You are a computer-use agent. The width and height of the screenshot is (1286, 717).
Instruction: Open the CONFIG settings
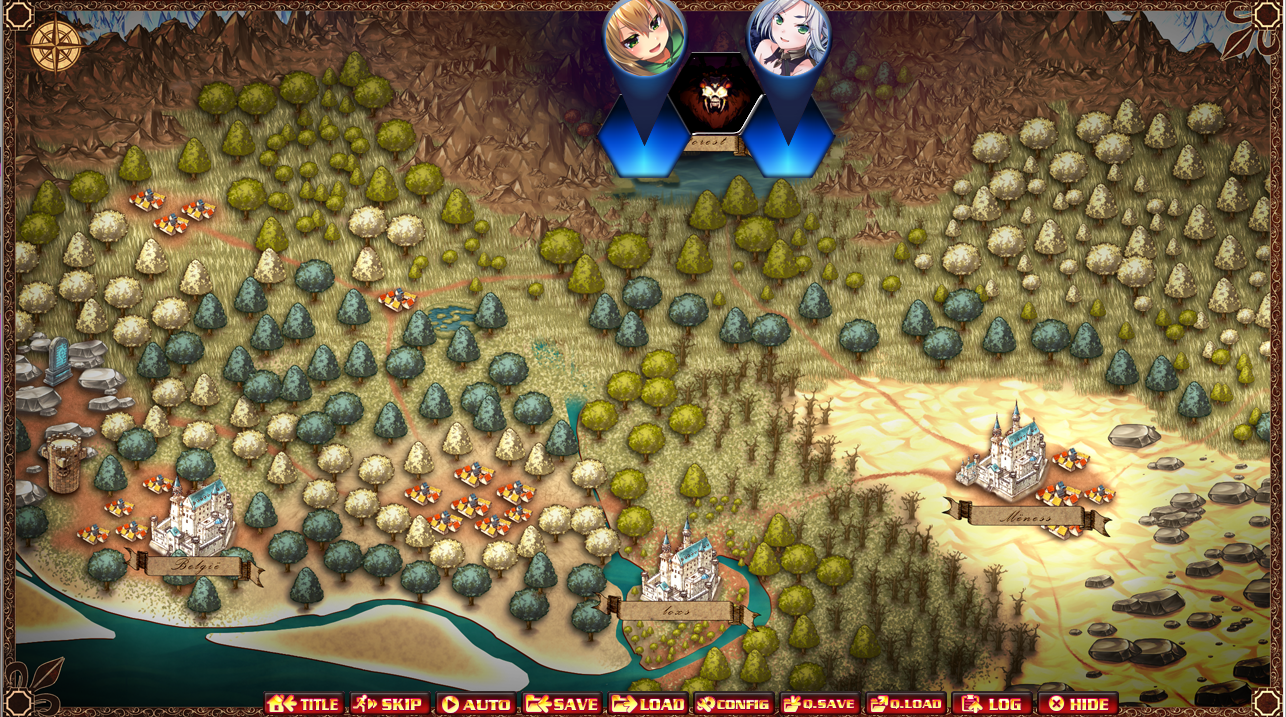click(734, 704)
